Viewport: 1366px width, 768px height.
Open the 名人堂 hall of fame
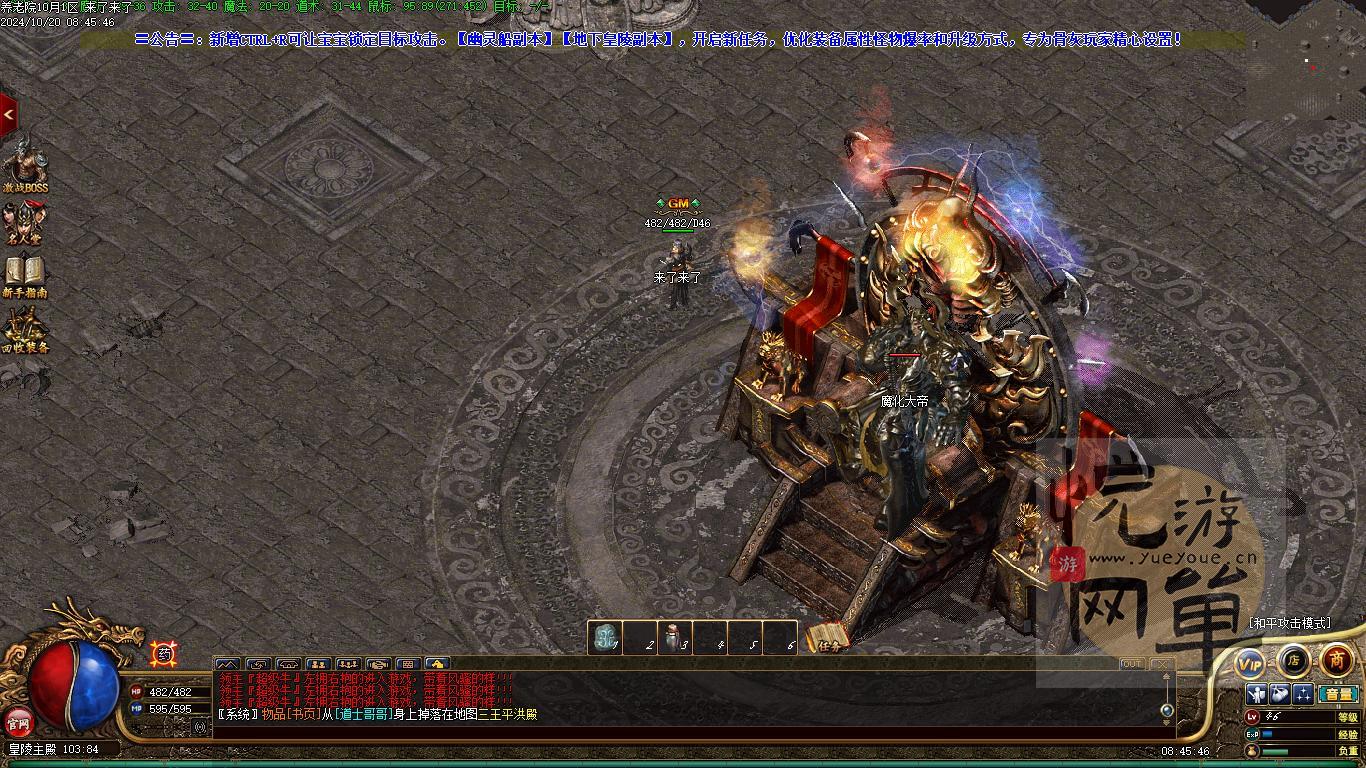pyautogui.click(x=24, y=222)
